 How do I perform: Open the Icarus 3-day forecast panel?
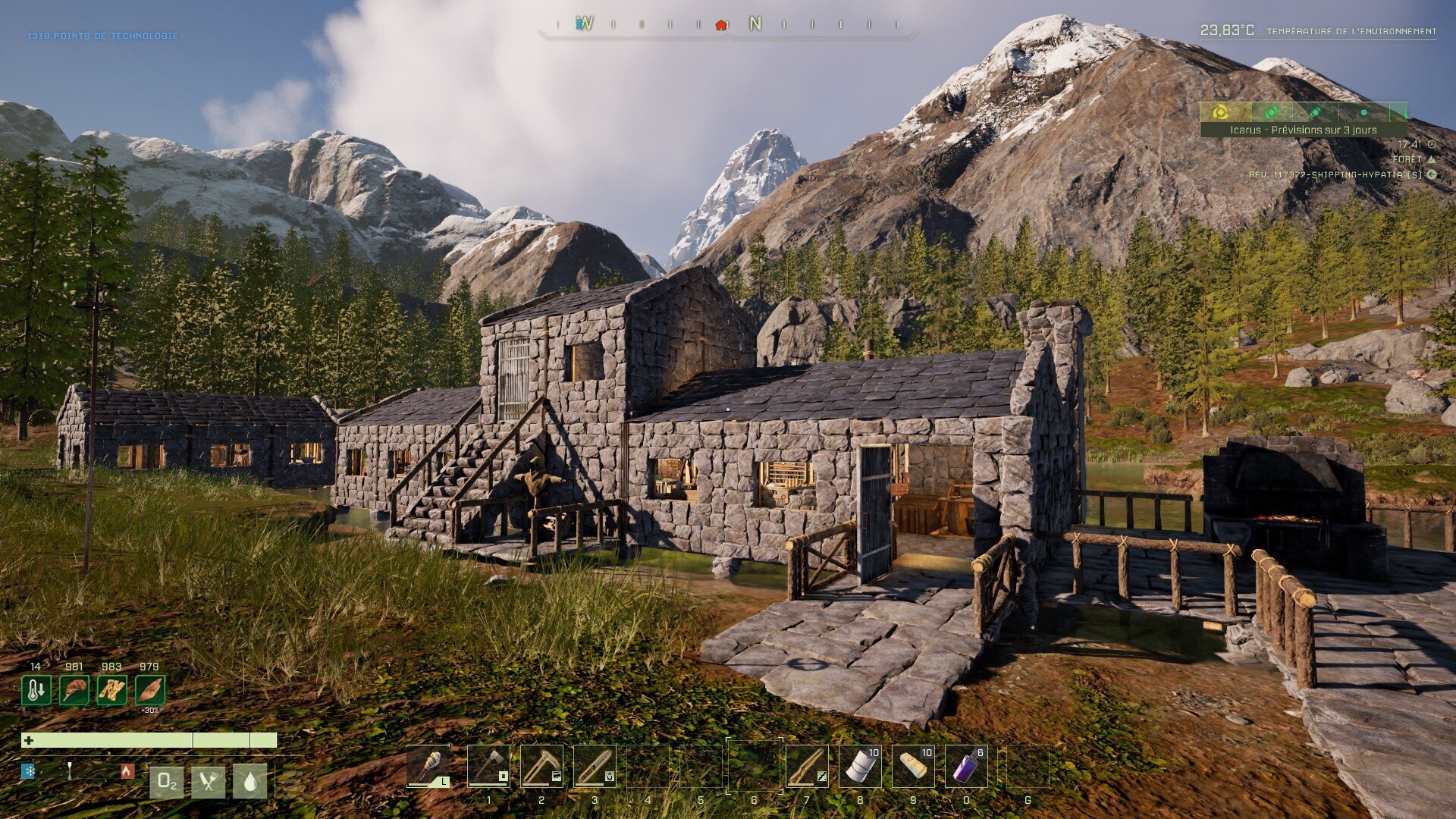1303,130
